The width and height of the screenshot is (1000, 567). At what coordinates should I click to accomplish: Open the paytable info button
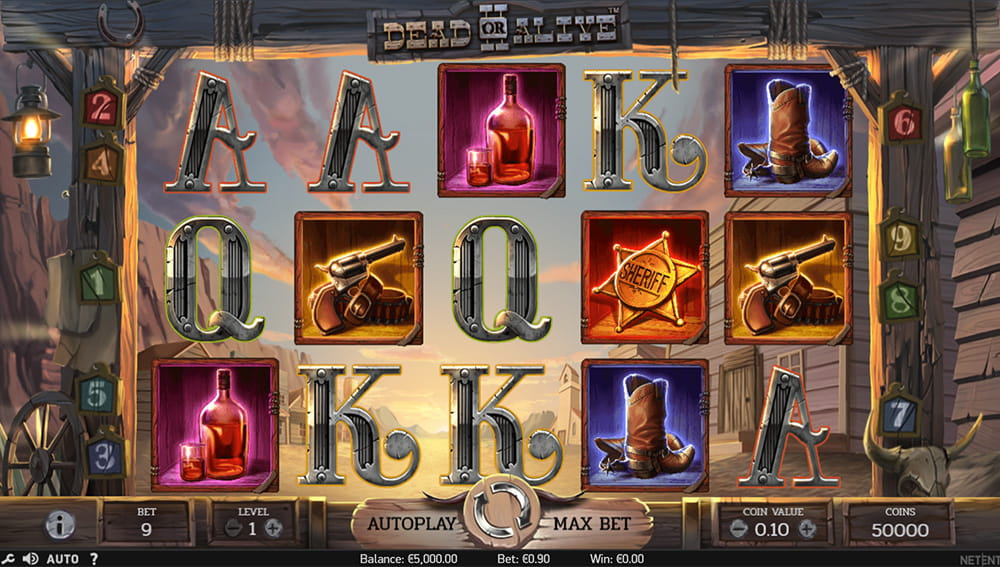(59, 525)
